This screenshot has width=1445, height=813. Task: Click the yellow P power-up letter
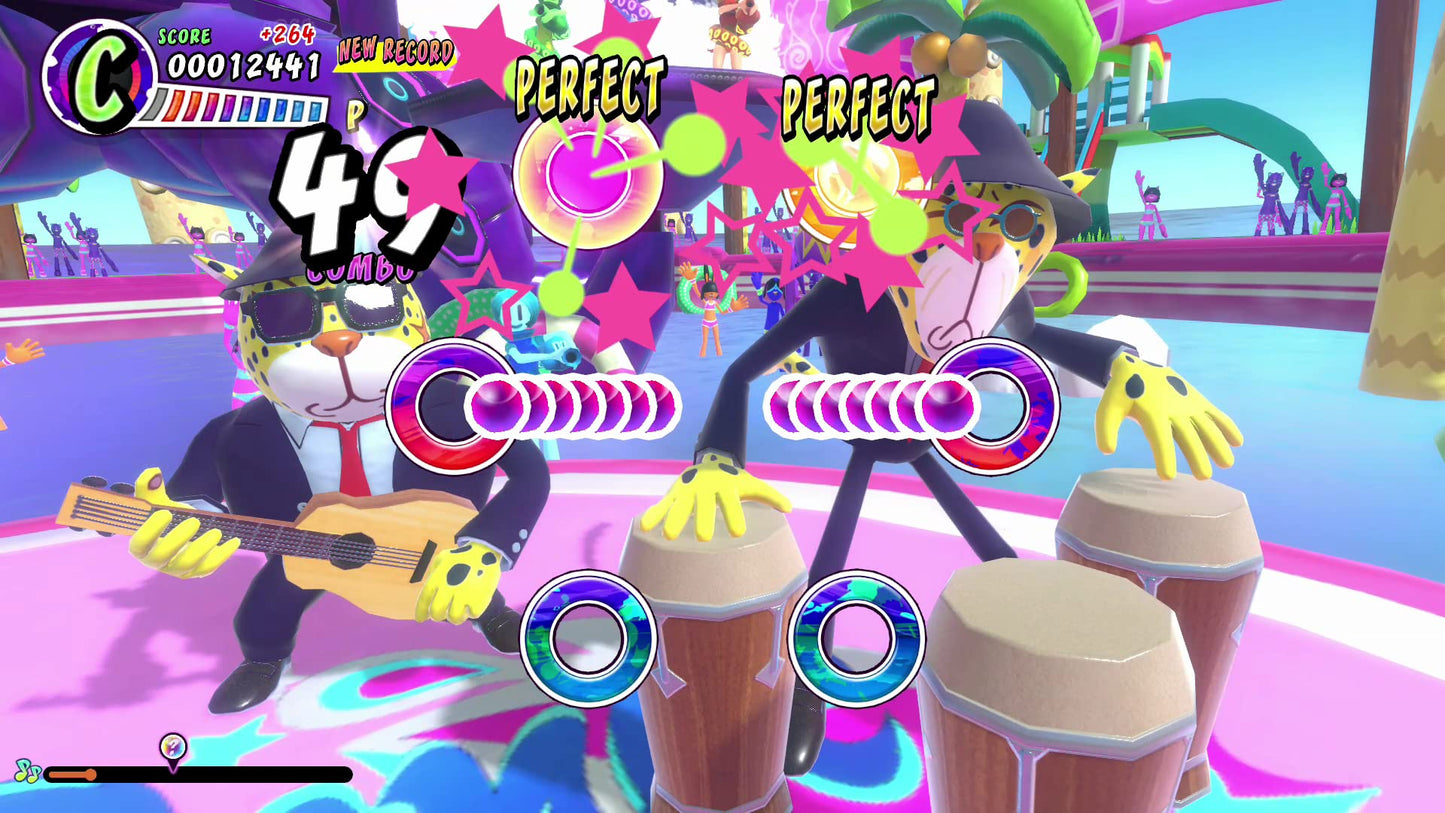(355, 115)
